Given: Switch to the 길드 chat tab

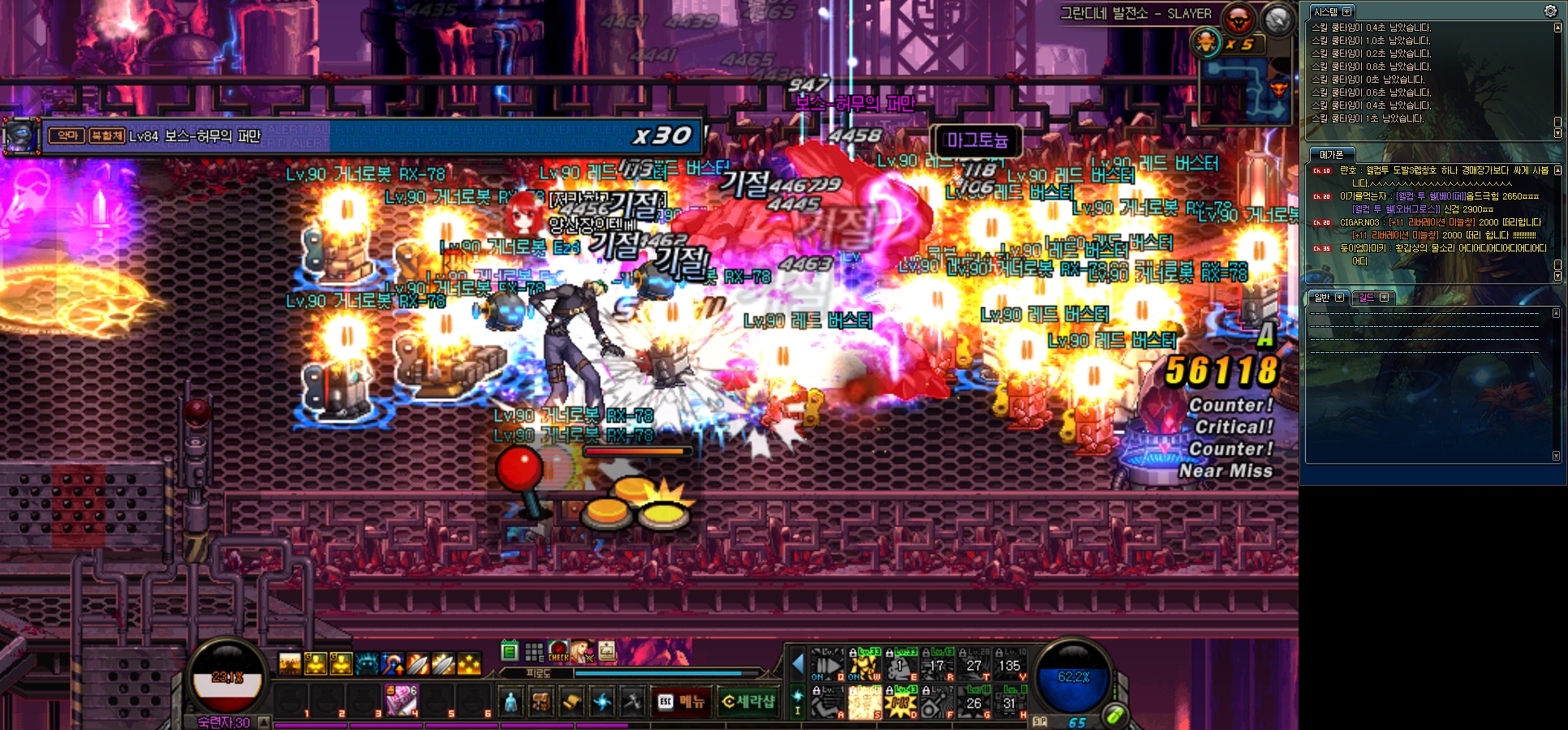Looking at the screenshot, I should coord(1367,298).
